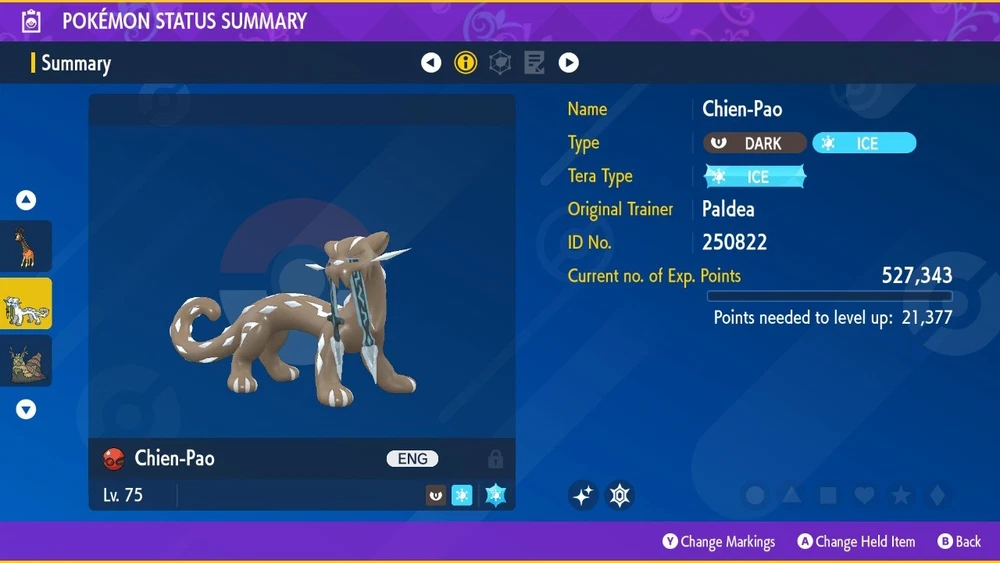Click the shiny sparkle icon
The image size is (1000, 563).
[x=583, y=495]
